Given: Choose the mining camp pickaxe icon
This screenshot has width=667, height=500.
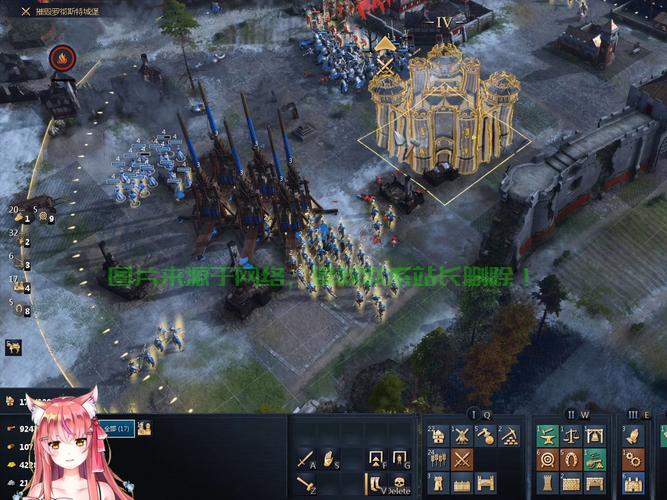Looking at the screenshot, I should tap(509, 436).
